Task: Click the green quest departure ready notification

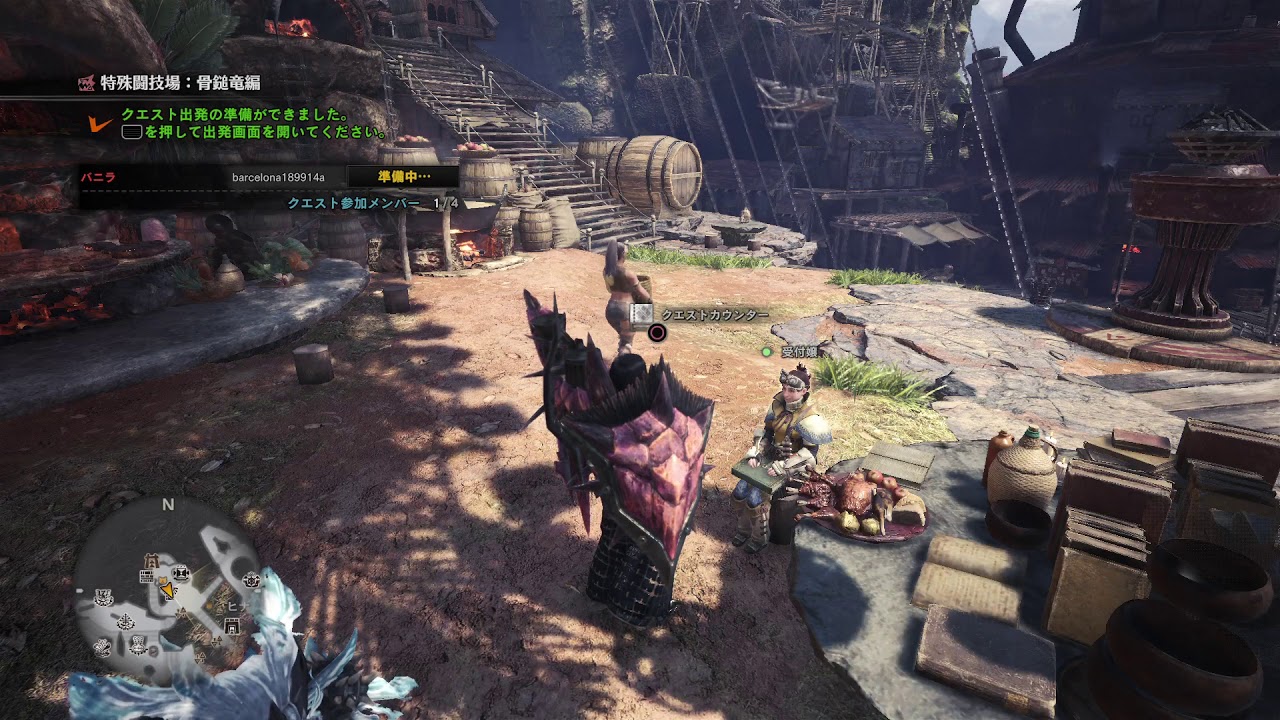Action: pyautogui.click(x=254, y=123)
